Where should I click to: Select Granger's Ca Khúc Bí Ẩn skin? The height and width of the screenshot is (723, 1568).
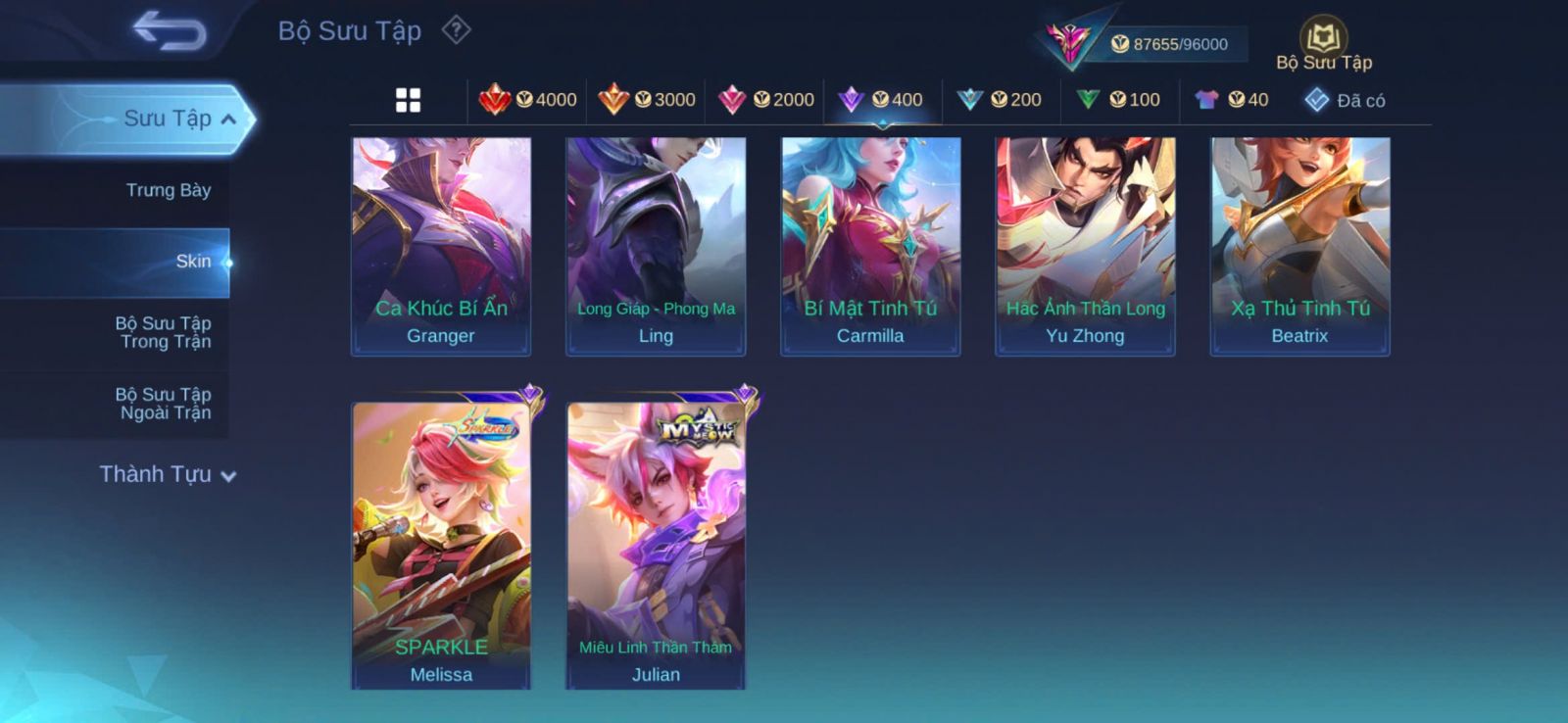[x=441, y=246]
